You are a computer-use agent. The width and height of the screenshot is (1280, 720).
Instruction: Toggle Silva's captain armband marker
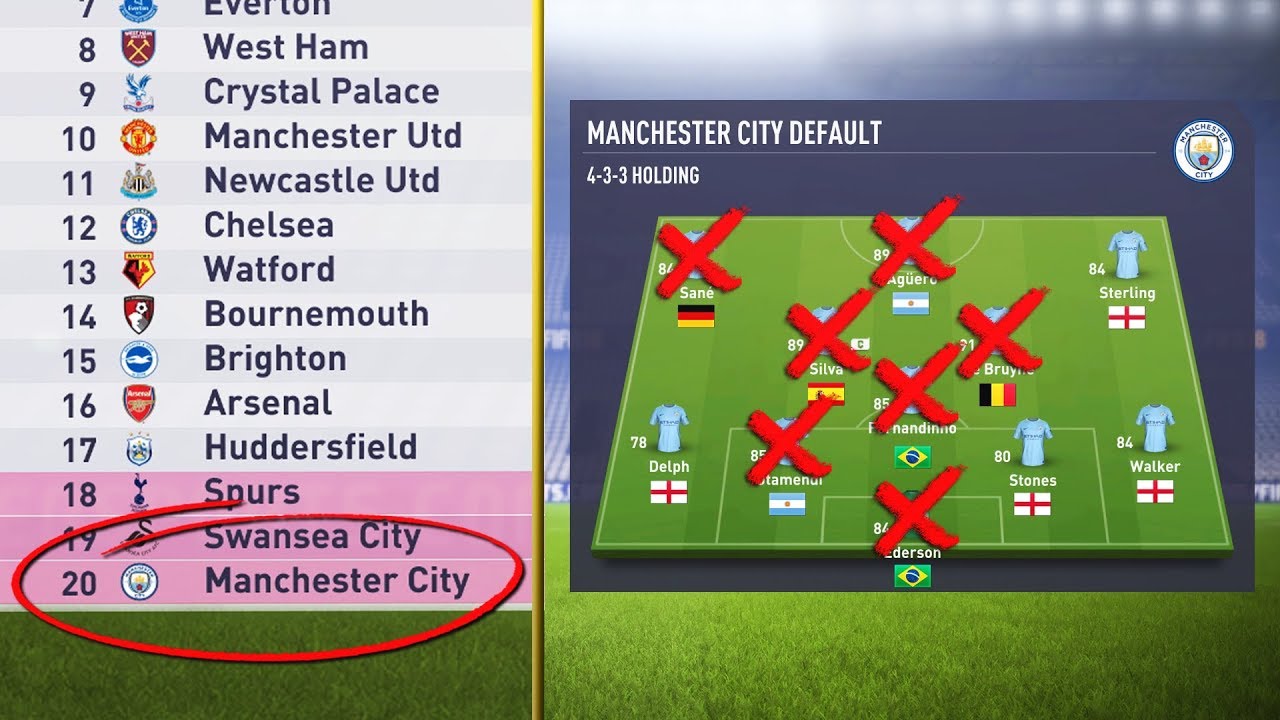click(x=858, y=342)
